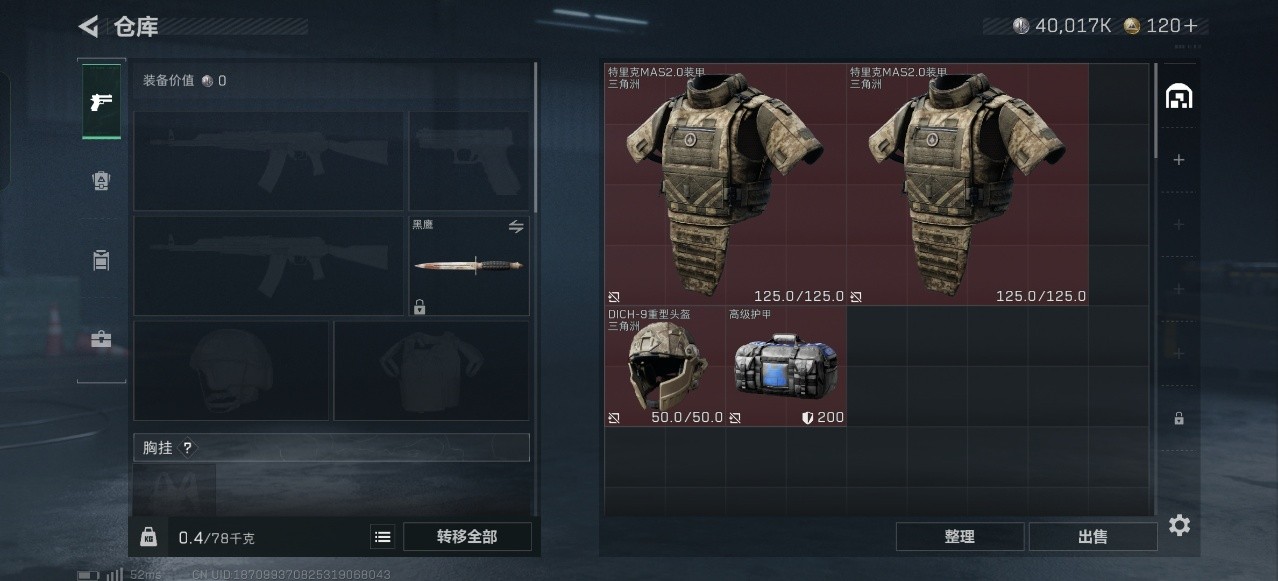Open the briefcase tab in sidebar
1278x581 pixels.
click(101, 339)
